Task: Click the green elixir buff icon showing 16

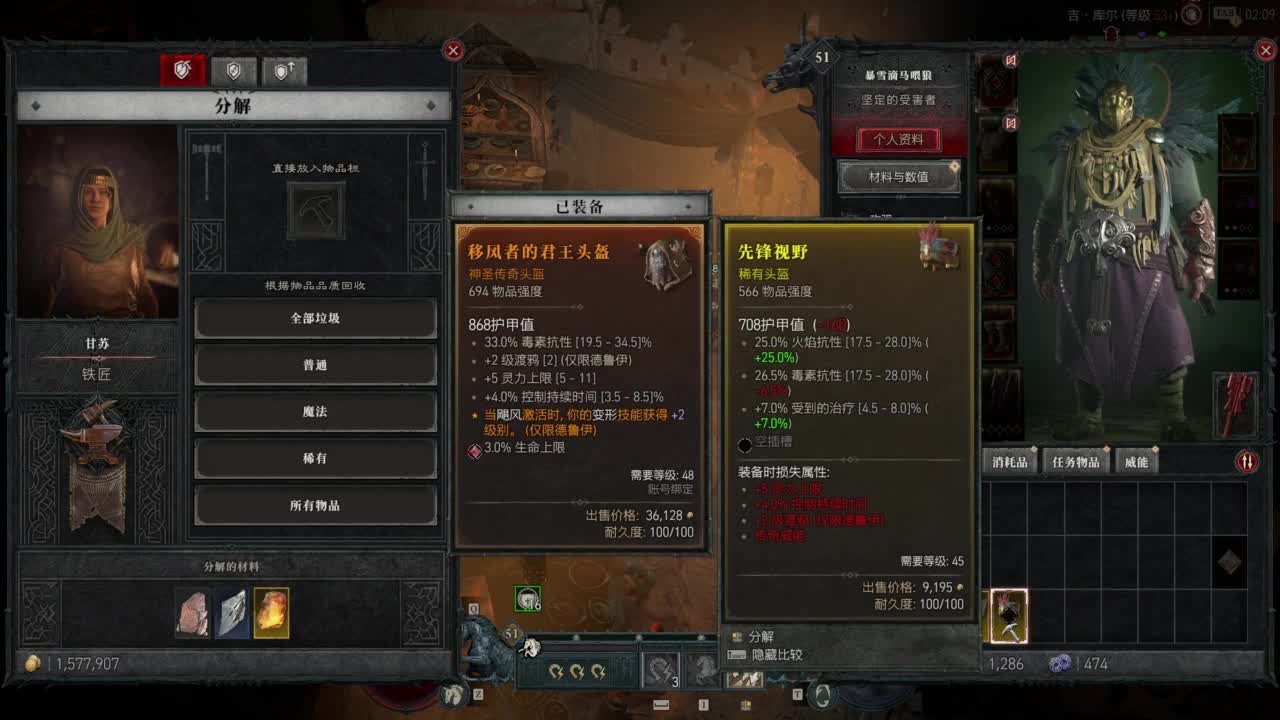Action: click(x=526, y=596)
